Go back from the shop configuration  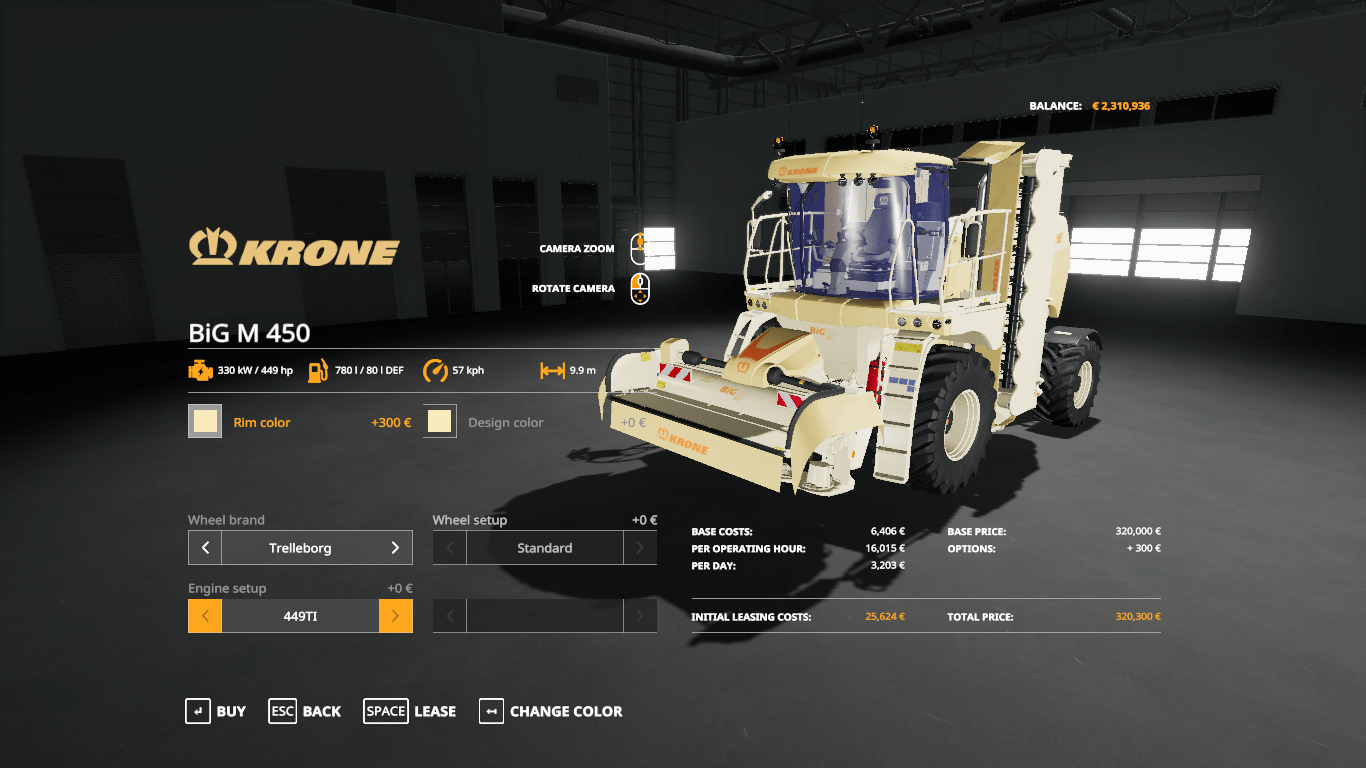click(x=304, y=711)
